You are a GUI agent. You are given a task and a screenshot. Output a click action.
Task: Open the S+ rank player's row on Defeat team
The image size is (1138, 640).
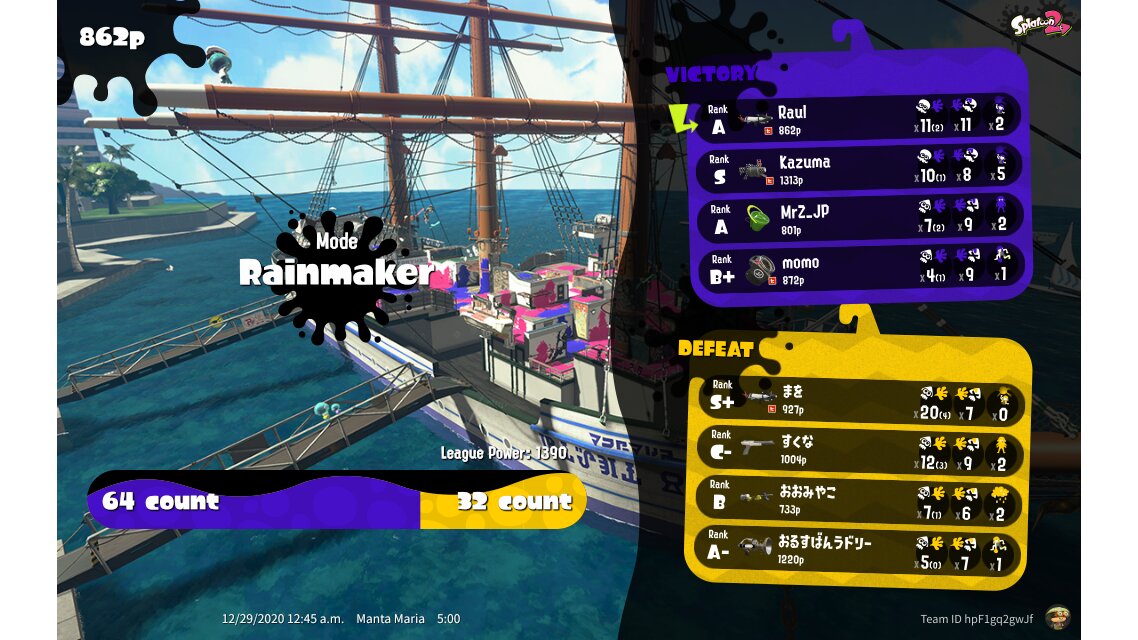860,401
